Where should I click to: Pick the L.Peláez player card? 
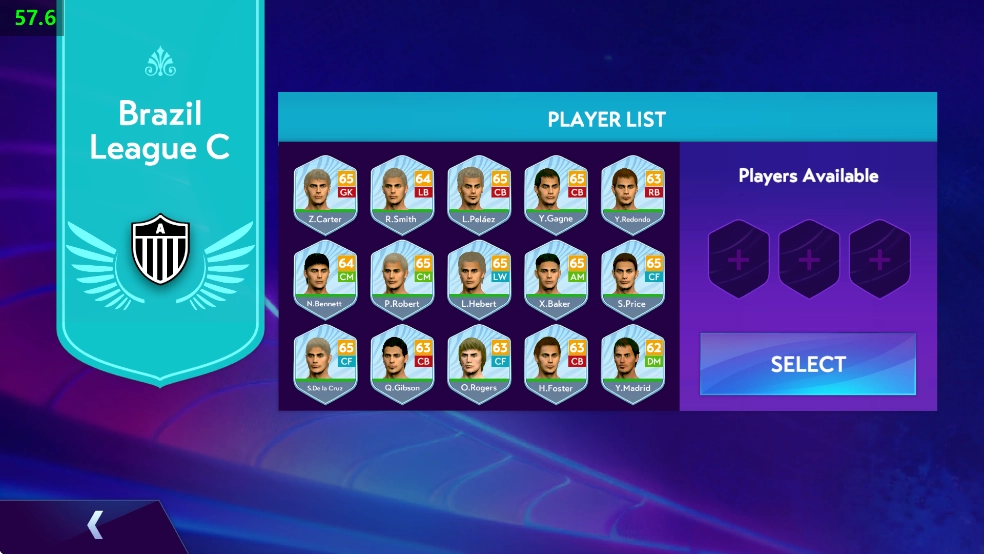tap(479, 194)
